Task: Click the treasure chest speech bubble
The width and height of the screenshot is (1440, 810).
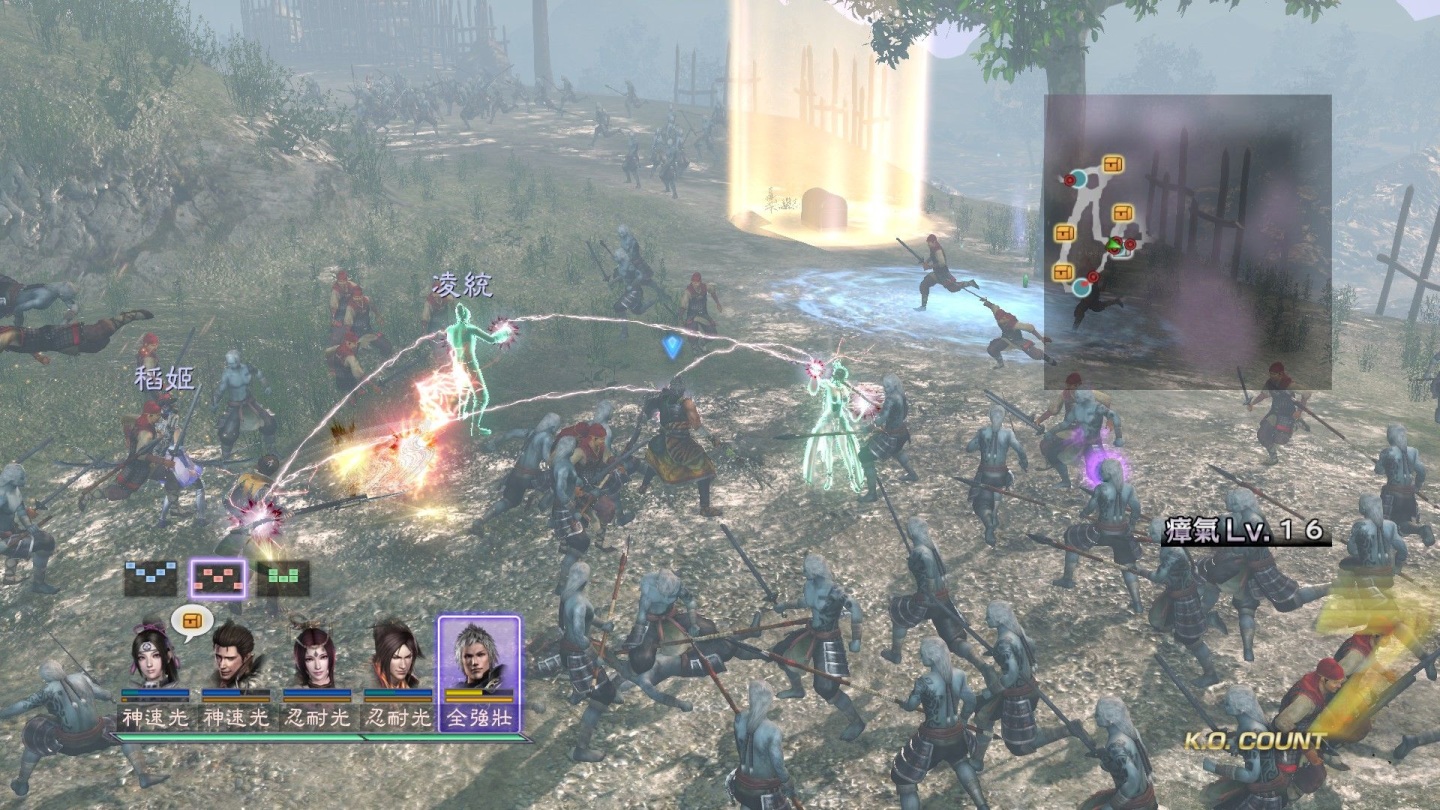Action: point(191,621)
